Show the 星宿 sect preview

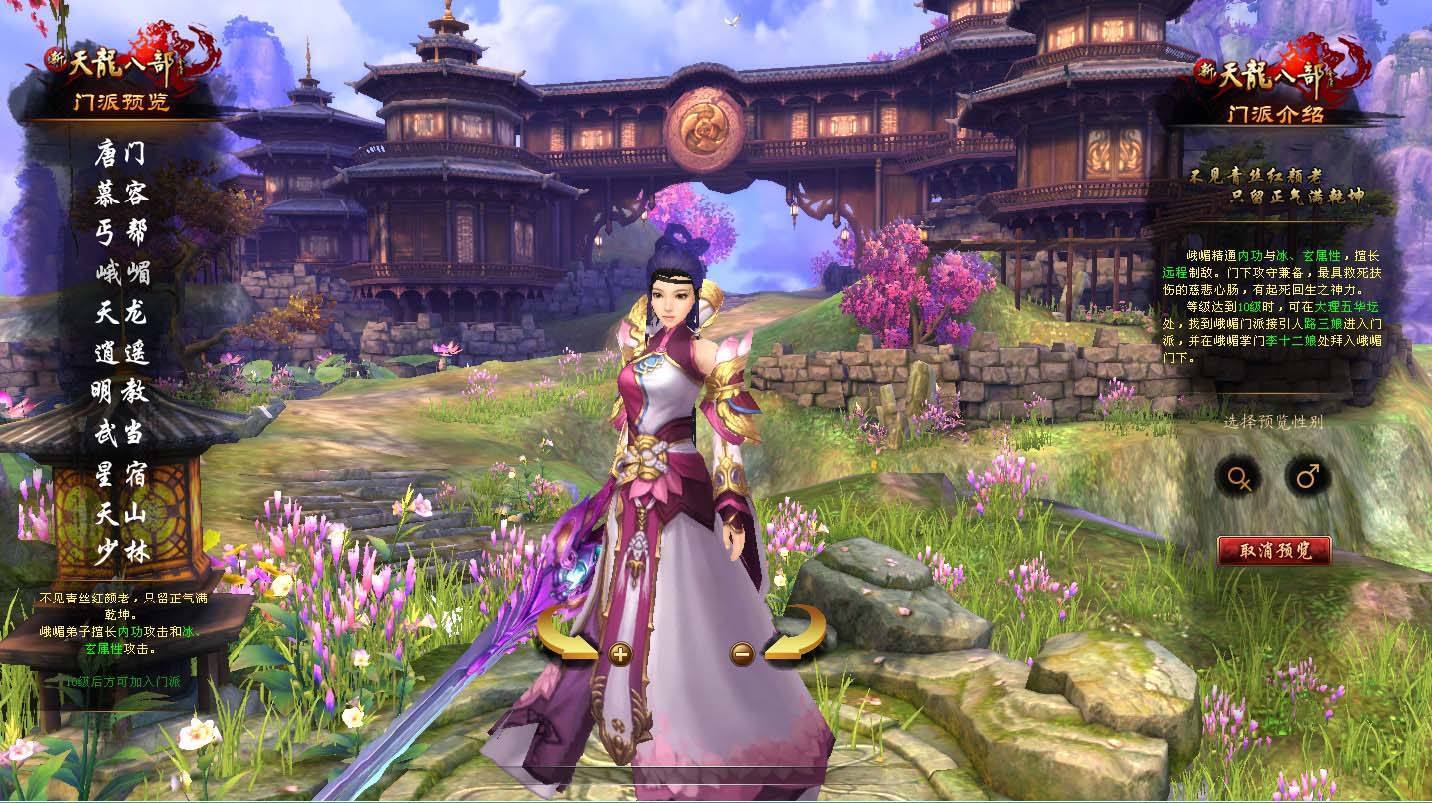pyautogui.click(x=121, y=469)
